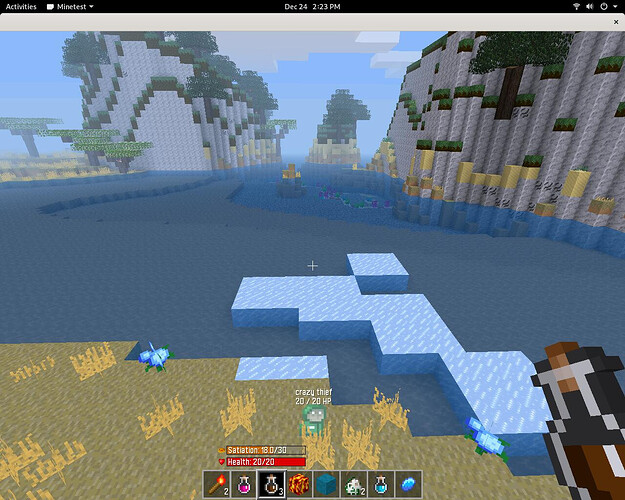This screenshot has height=500, width=625.
Task: Select the white flower hotbar slot
Action: (353, 485)
